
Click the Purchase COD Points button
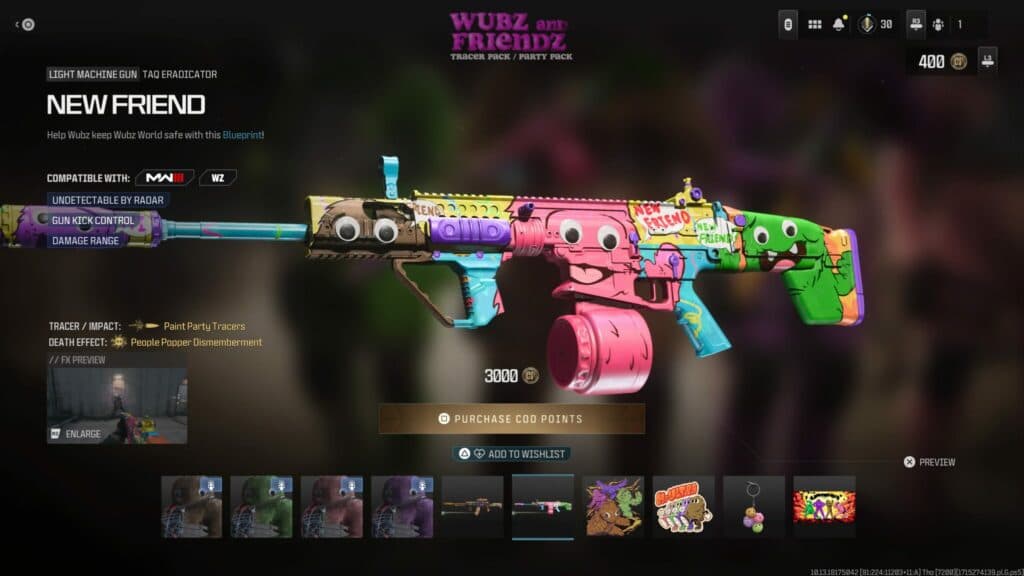511,418
